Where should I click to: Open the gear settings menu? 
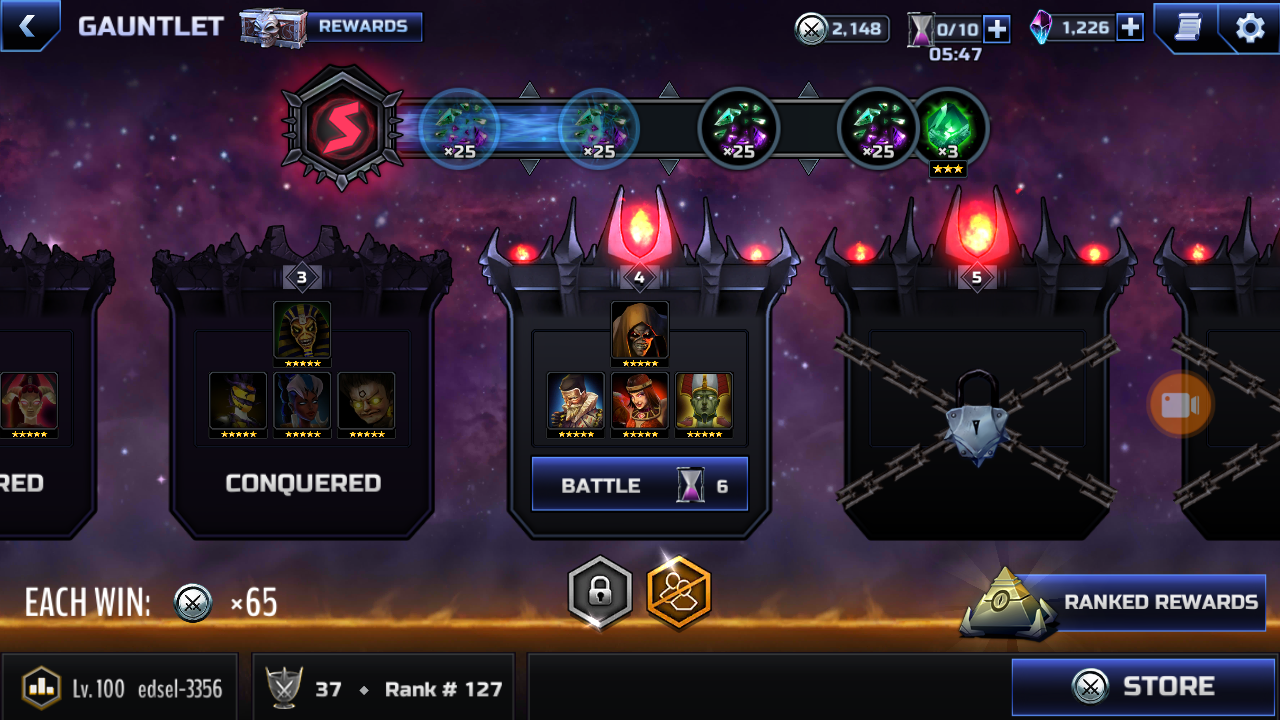tap(1250, 27)
